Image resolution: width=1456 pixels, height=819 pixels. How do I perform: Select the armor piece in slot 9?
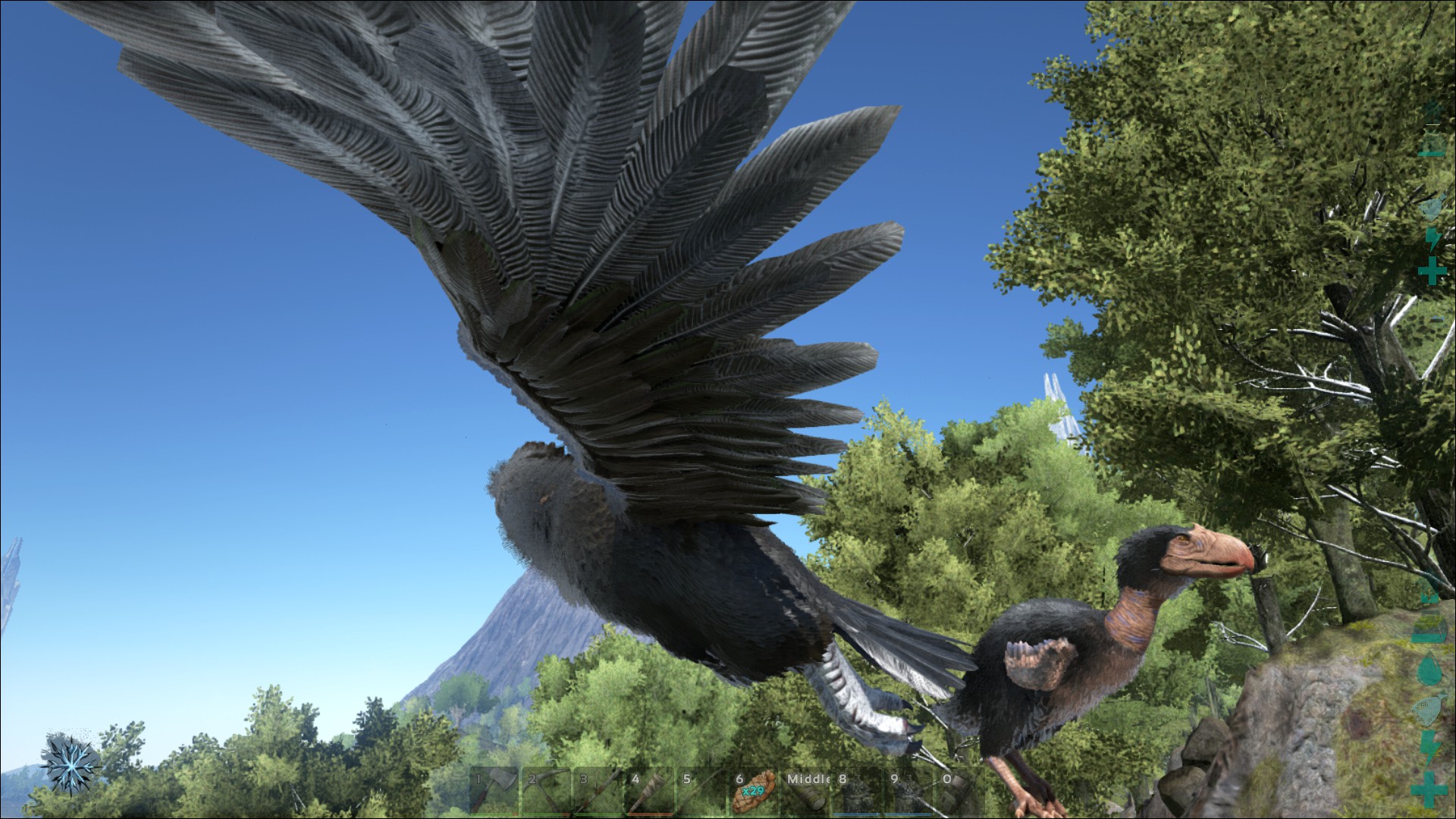912,792
